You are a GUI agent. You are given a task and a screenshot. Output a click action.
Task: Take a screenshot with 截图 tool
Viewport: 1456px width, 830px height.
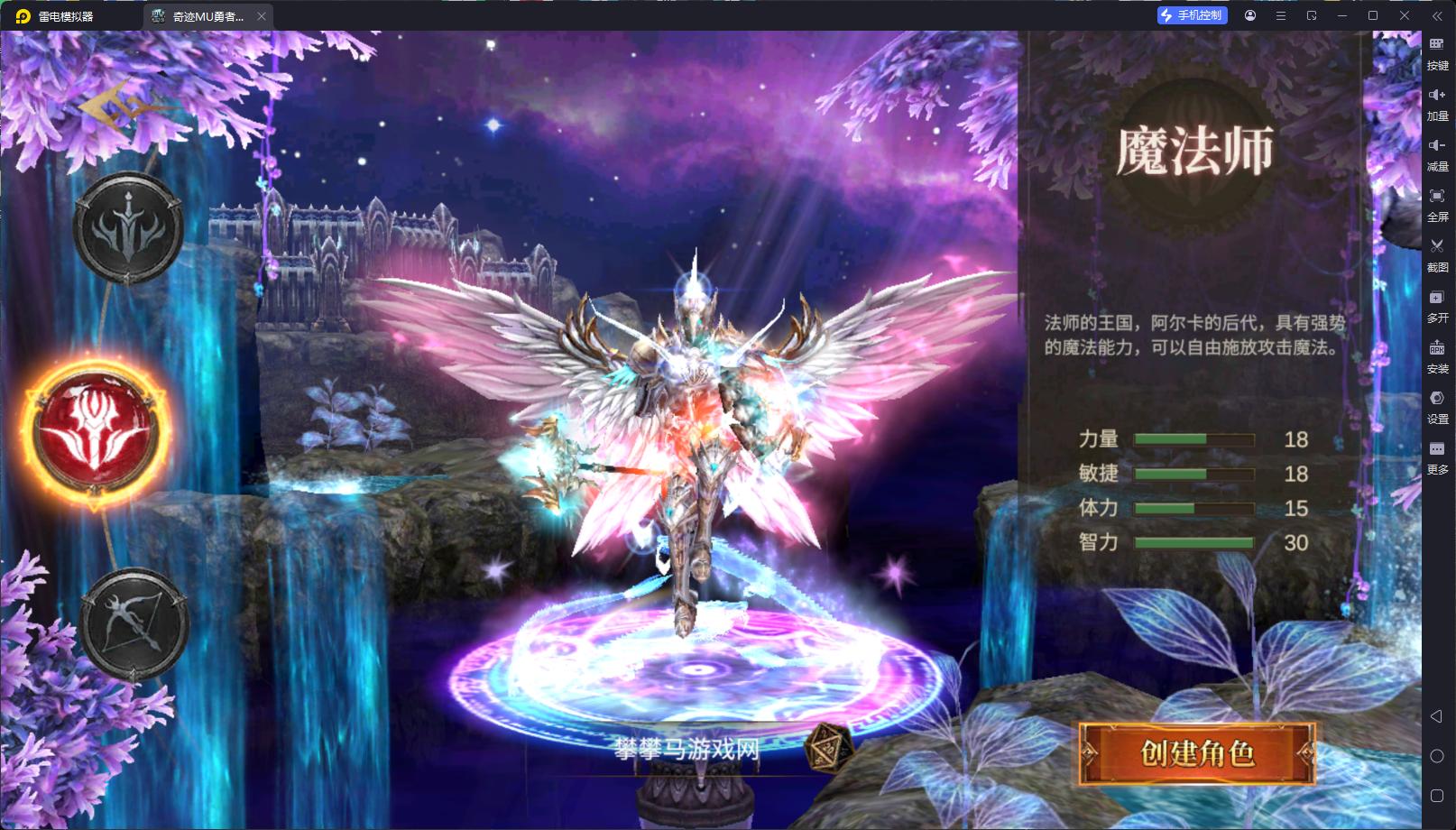[x=1437, y=254]
